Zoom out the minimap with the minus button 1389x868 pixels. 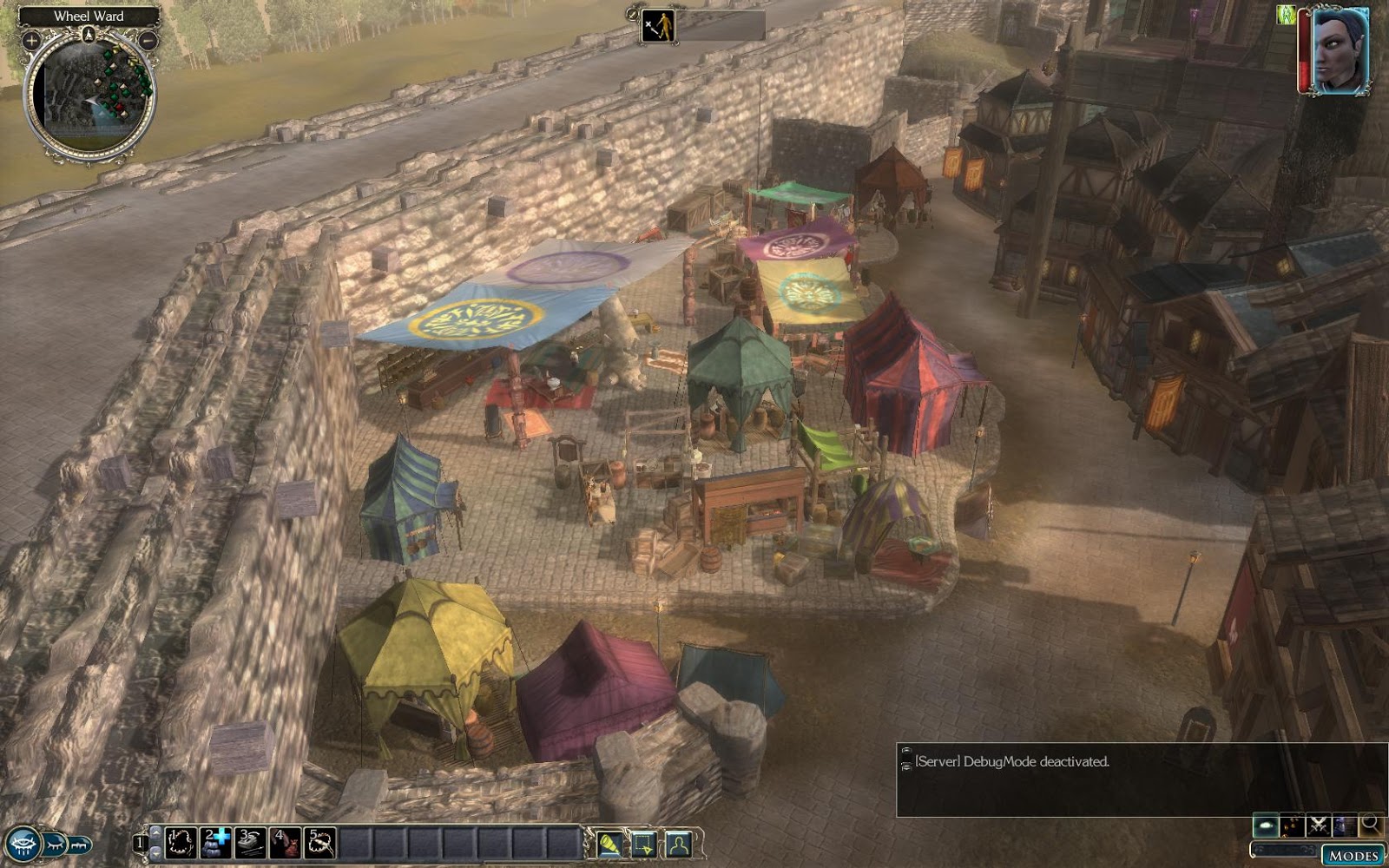148,40
